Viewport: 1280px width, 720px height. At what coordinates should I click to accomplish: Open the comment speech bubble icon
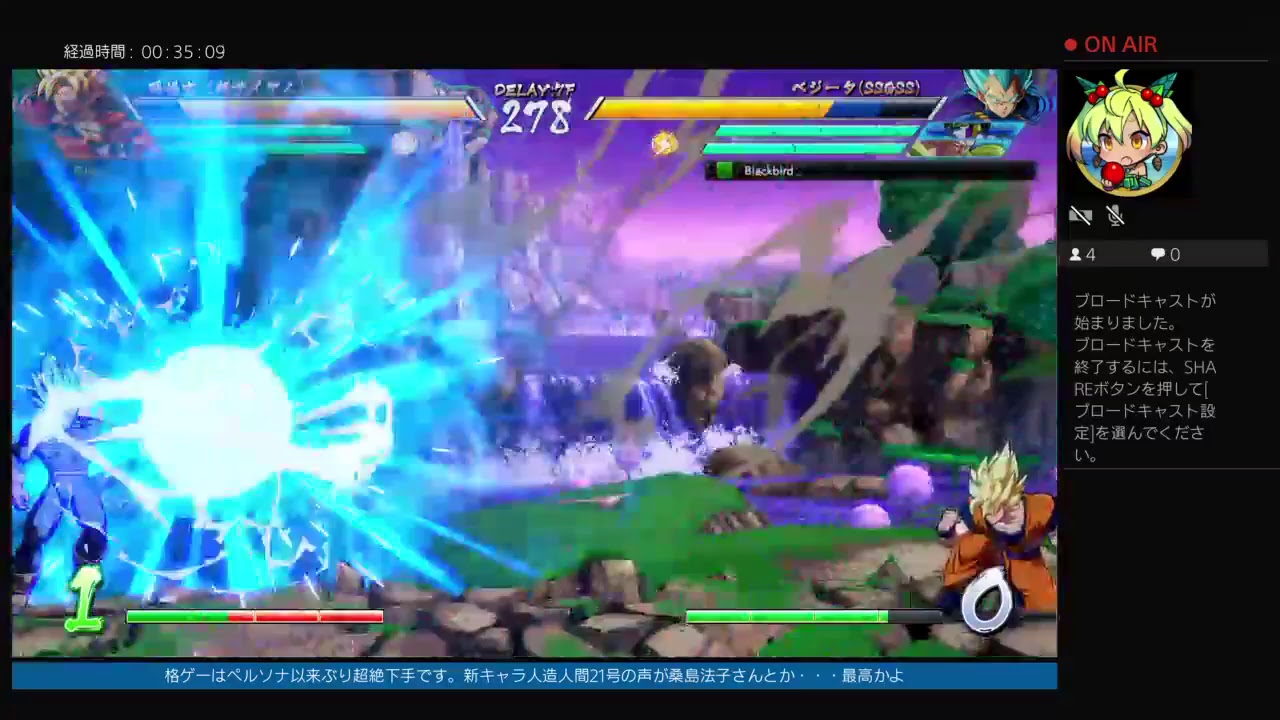pyautogui.click(x=1158, y=254)
